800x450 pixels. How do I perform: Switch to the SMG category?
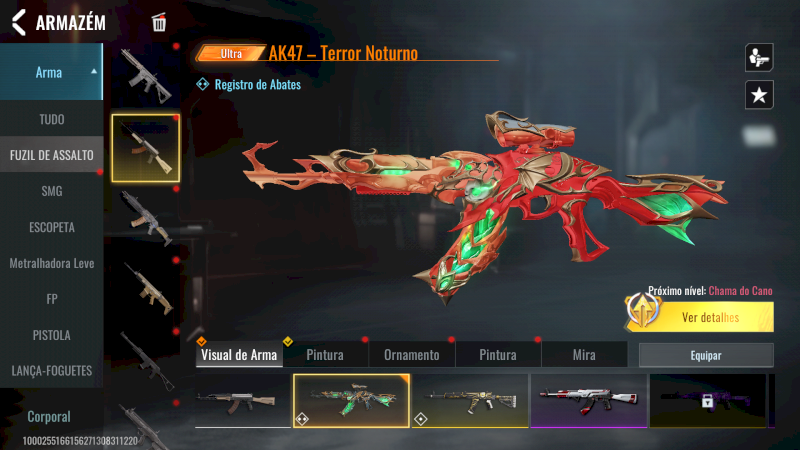[x=51, y=191]
